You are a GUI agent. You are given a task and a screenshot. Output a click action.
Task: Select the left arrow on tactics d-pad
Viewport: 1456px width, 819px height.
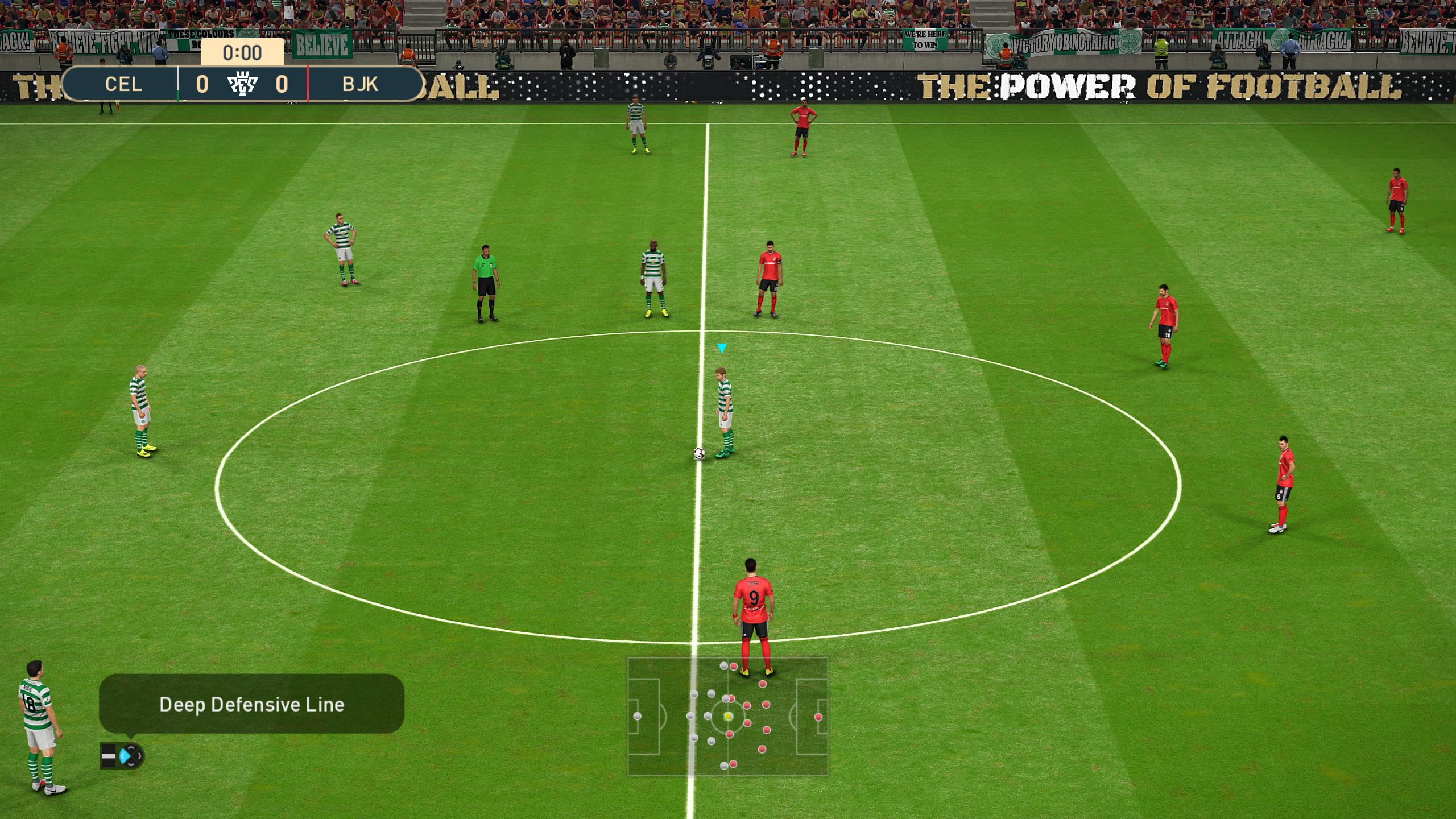coord(125,756)
